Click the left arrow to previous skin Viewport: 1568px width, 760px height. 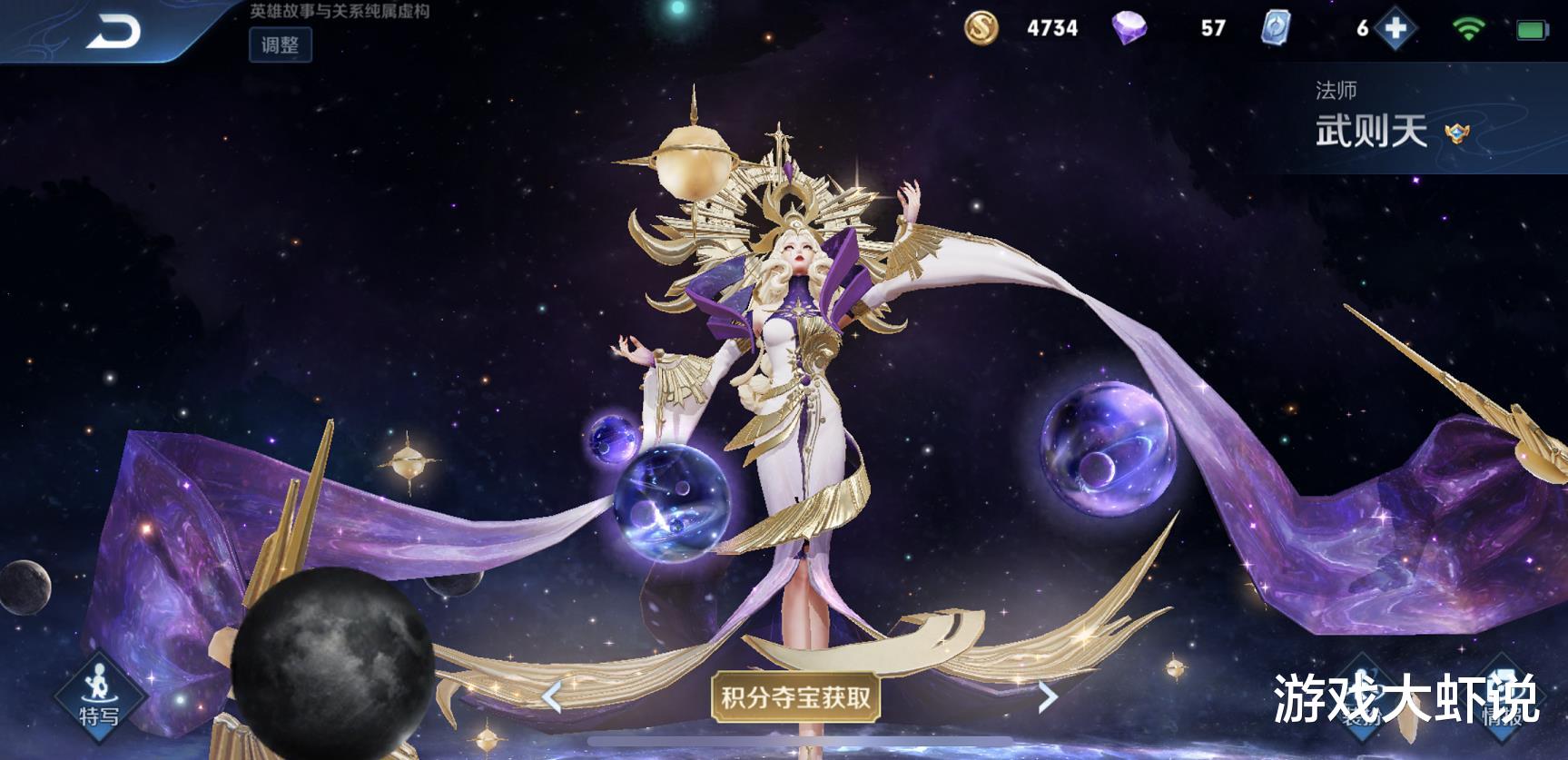point(555,697)
